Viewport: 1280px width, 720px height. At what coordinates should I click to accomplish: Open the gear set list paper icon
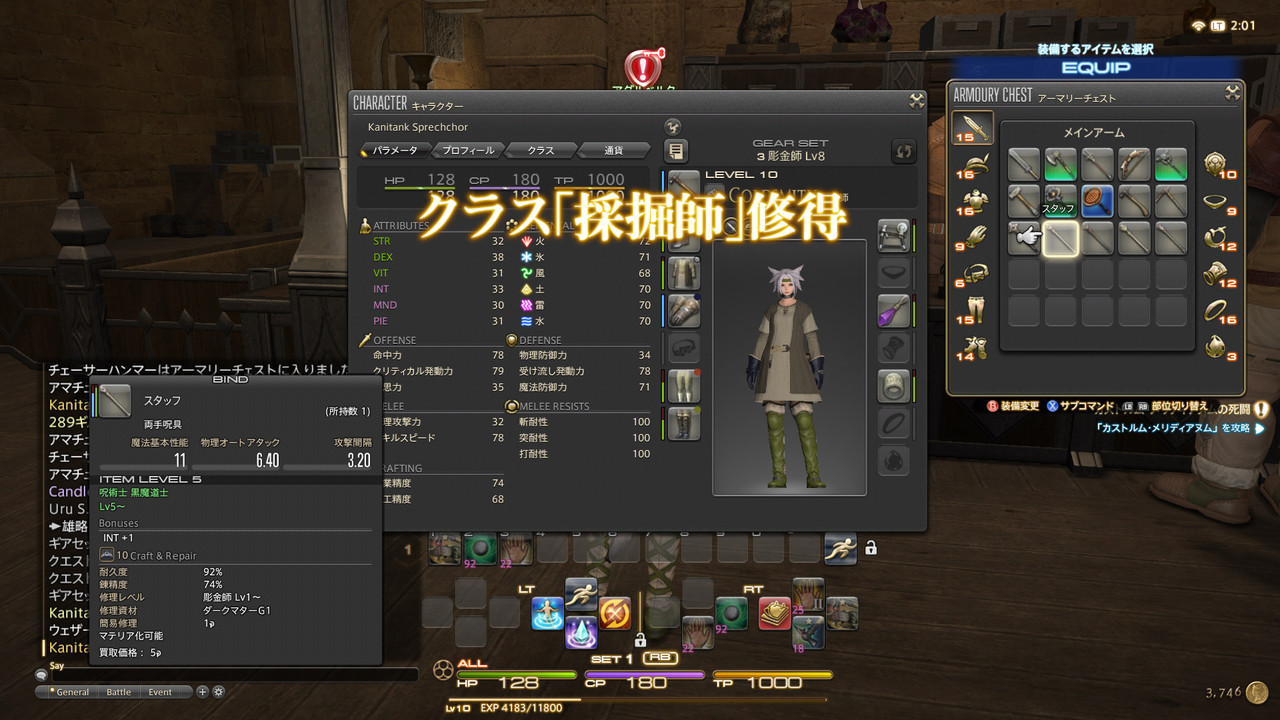676,151
